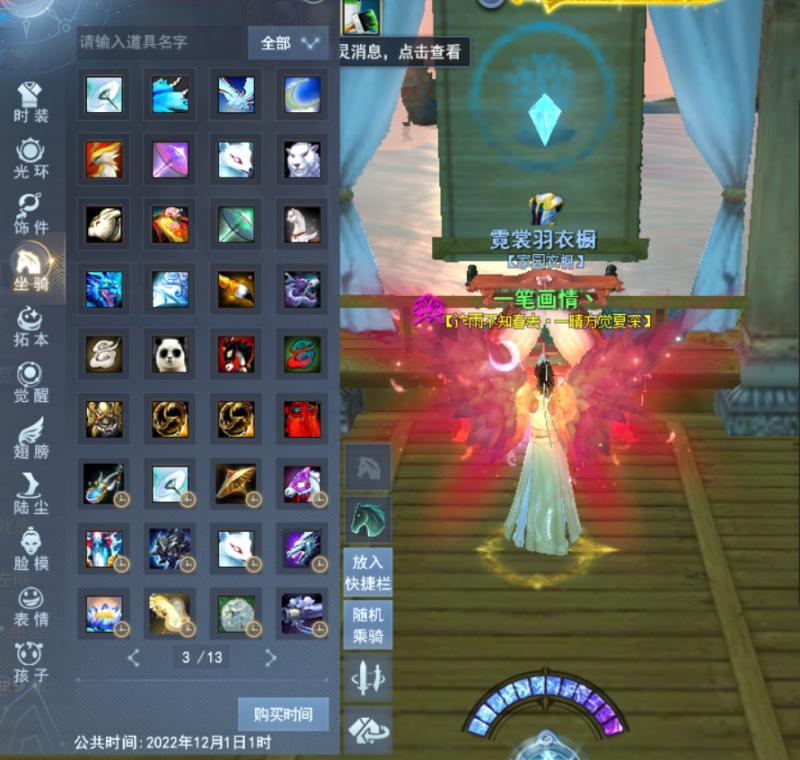Open the 脸模 face category
Screen dimensions: 800x760
tap(31, 551)
